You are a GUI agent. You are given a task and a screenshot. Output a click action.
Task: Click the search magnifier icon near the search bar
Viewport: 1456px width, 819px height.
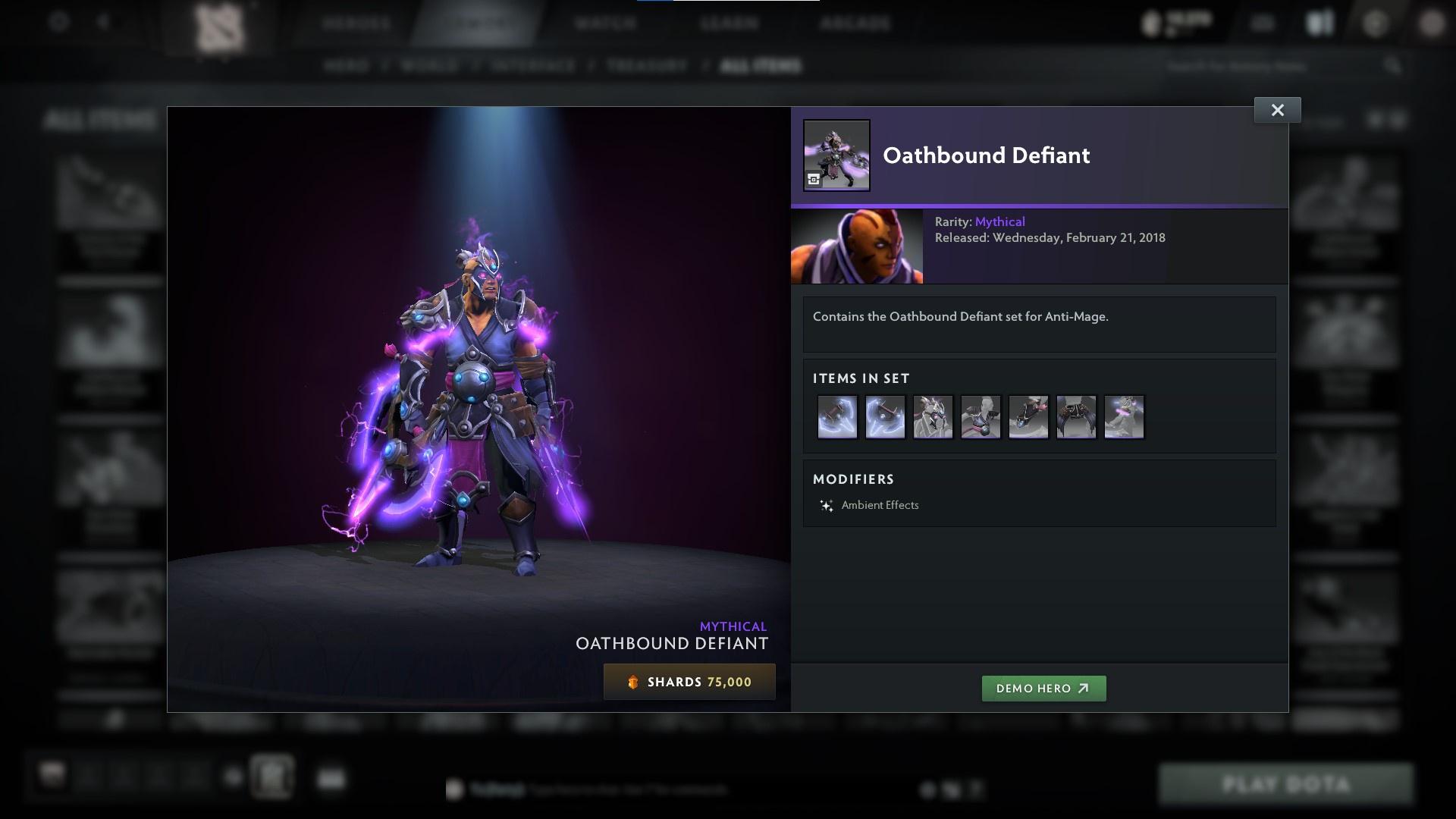[1393, 66]
